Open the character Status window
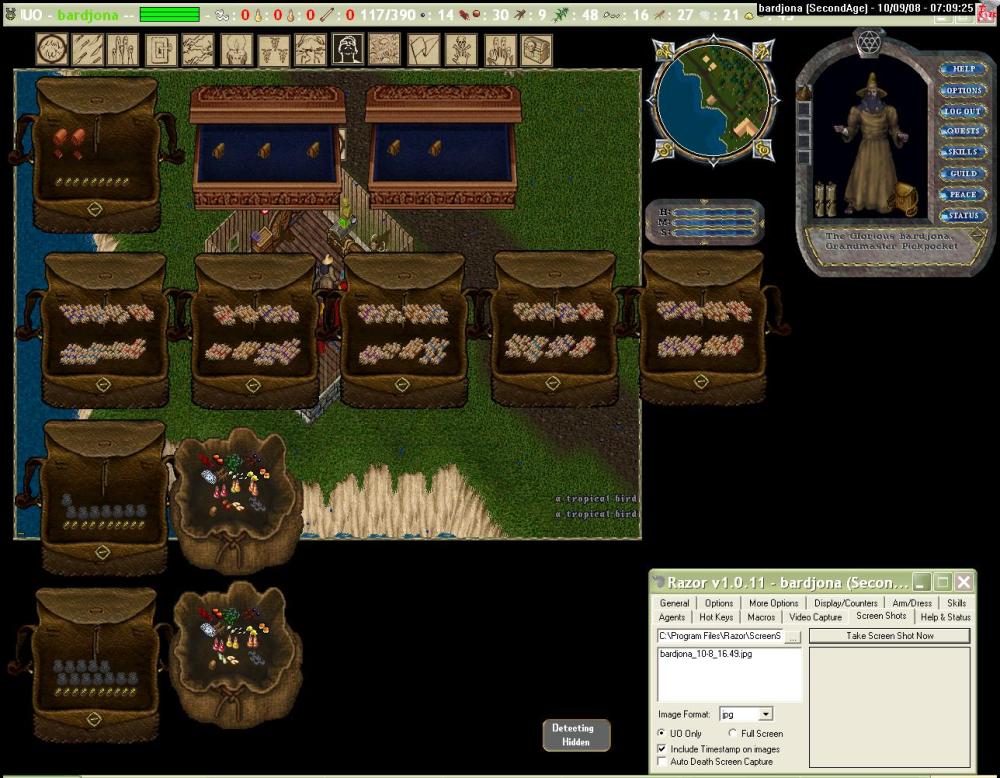 point(963,216)
